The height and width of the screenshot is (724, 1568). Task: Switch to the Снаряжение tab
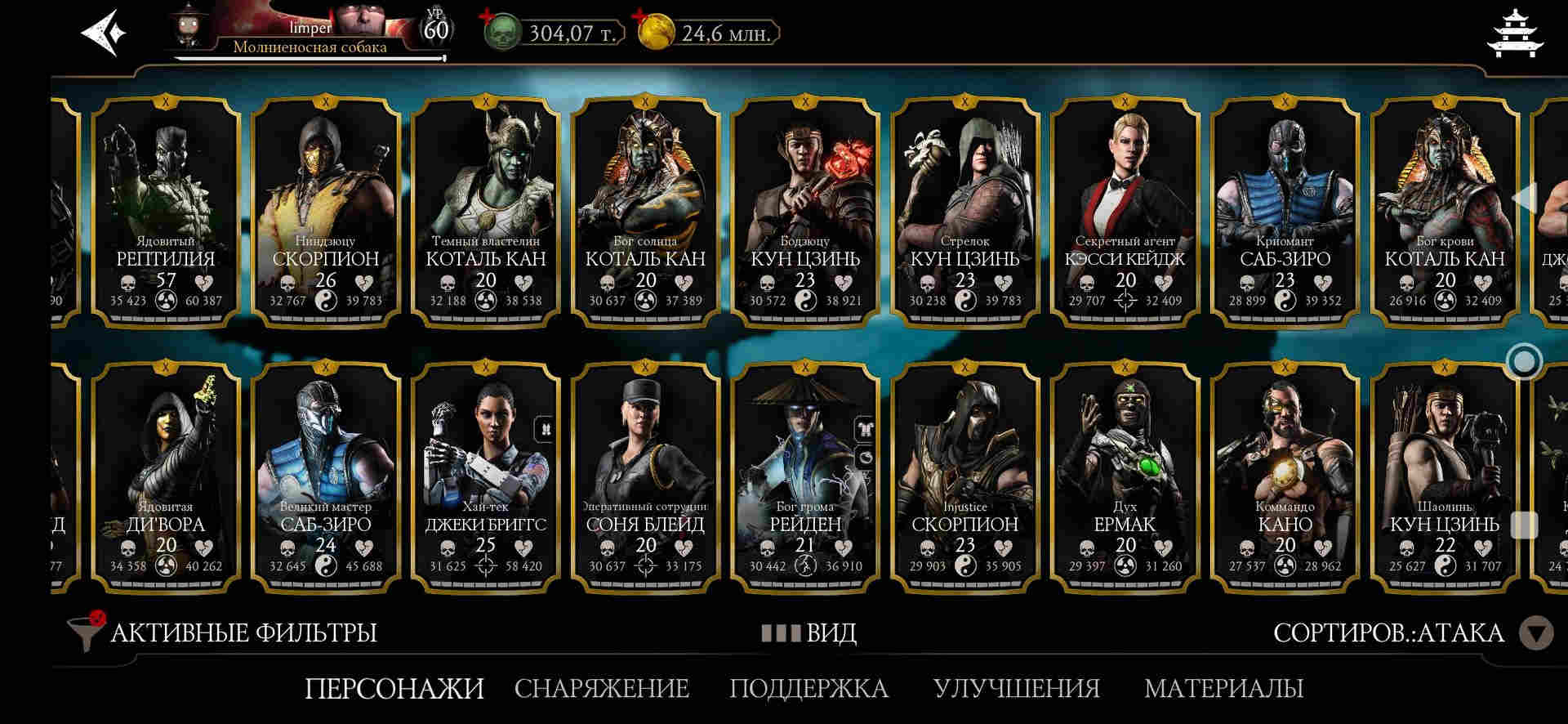coord(602,688)
